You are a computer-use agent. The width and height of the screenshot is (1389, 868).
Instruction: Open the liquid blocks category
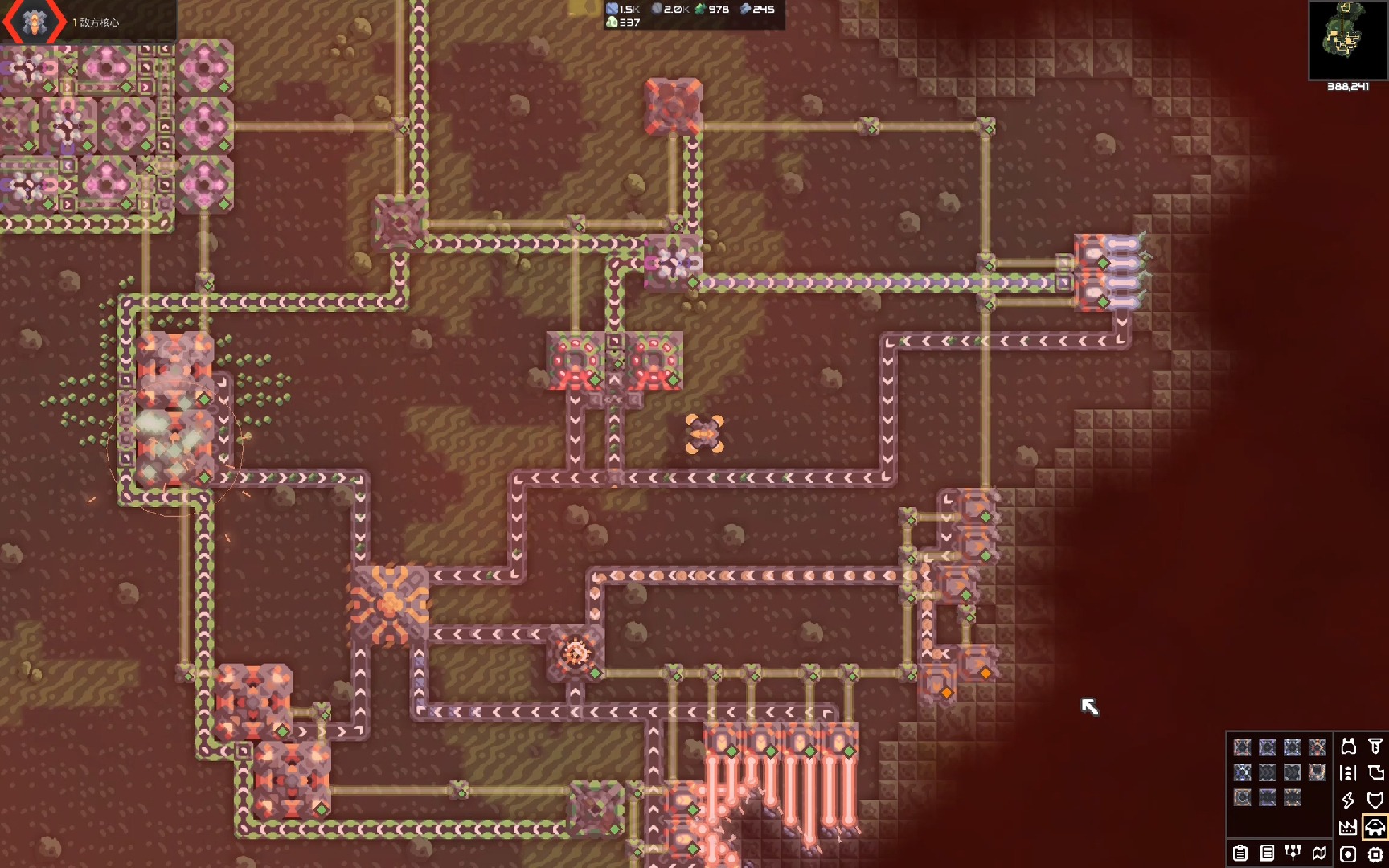click(1375, 773)
